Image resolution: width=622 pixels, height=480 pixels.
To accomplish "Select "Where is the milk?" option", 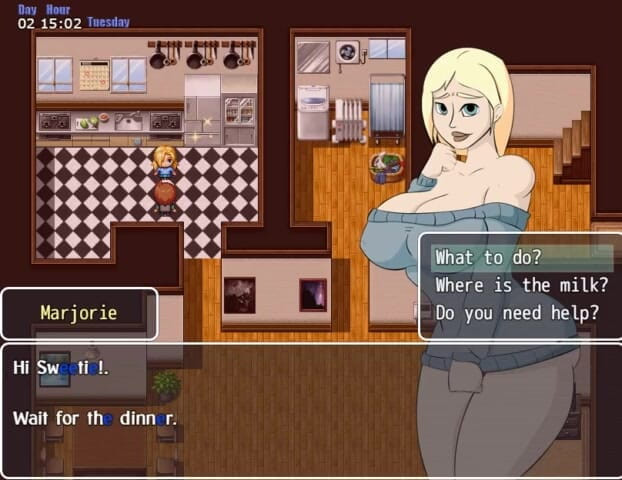I will point(521,285).
